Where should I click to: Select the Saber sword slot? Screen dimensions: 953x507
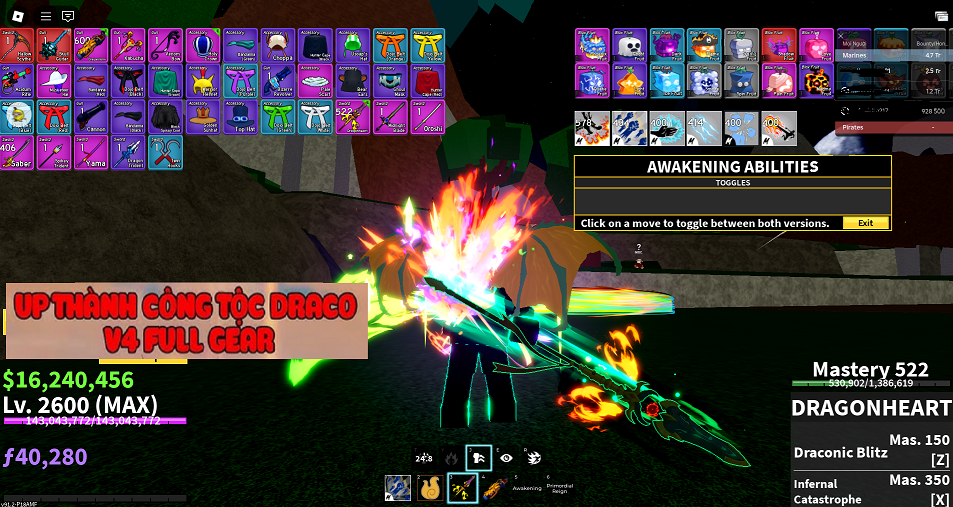point(17,151)
